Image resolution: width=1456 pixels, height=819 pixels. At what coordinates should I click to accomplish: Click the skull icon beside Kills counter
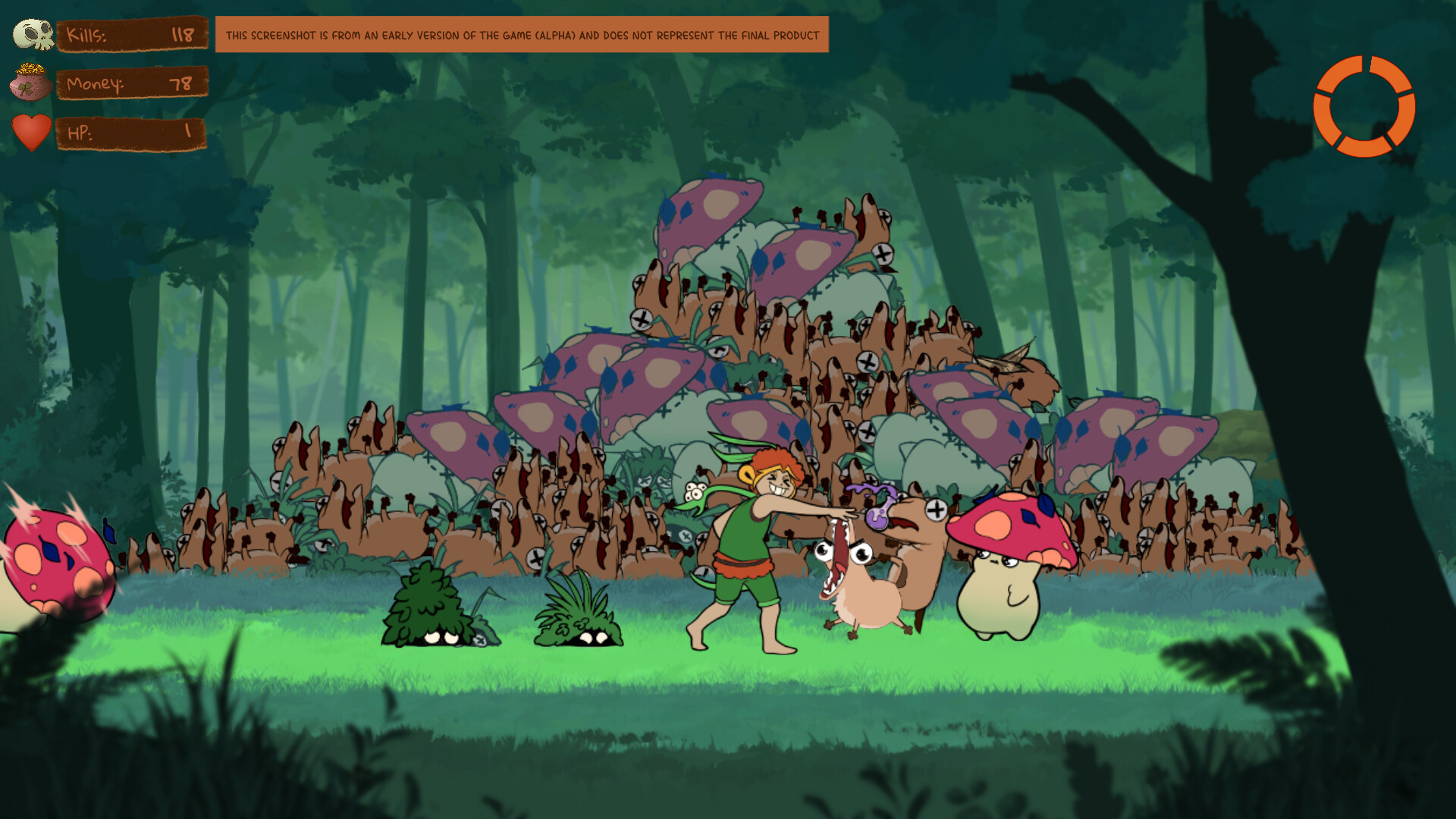(x=30, y=34)
